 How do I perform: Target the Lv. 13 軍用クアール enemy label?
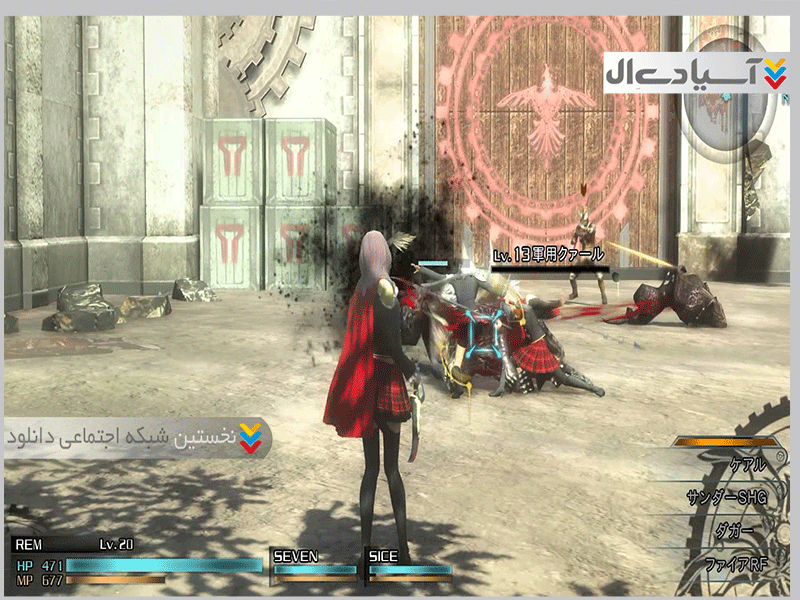(548, 256)
